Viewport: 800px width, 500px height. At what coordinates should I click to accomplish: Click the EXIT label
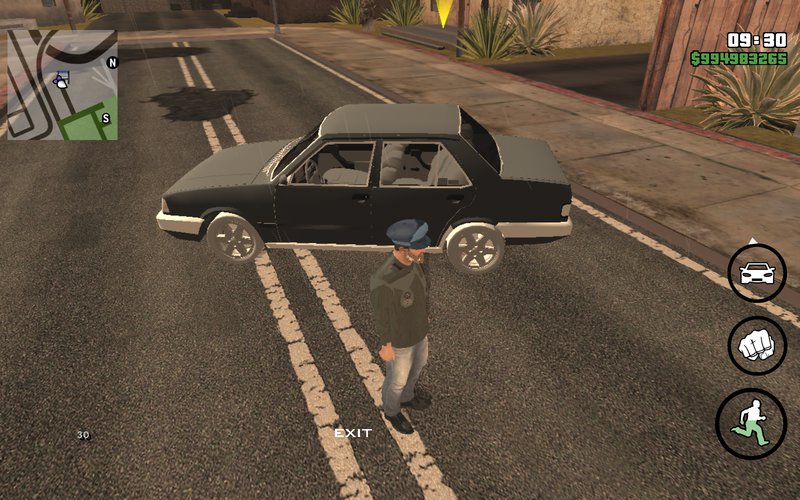[x=352, y=433]
